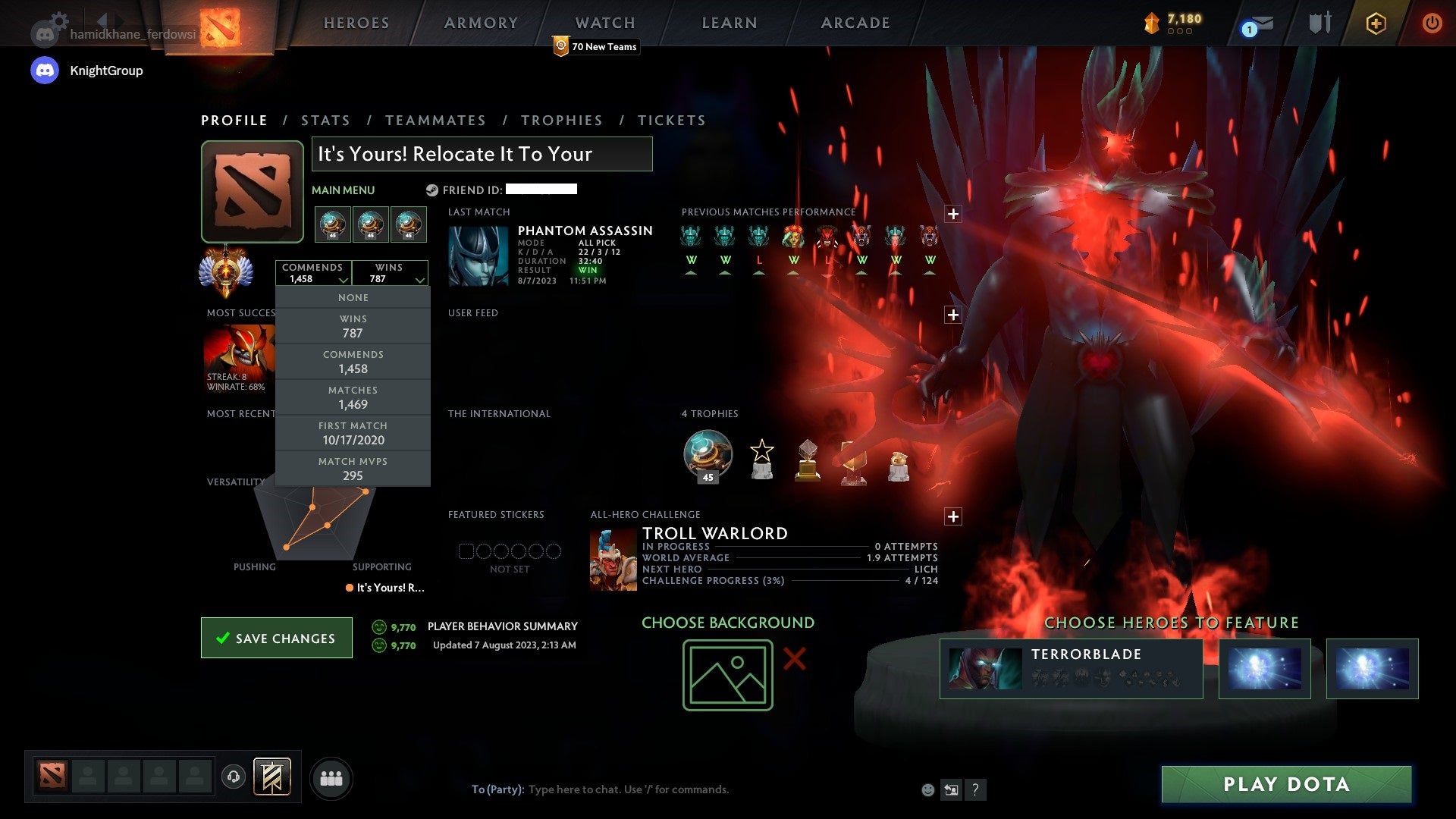Screen dimensions: 1456x819
Task: Click the KnightGroup Discord icon
Action: tap(45, 70)
